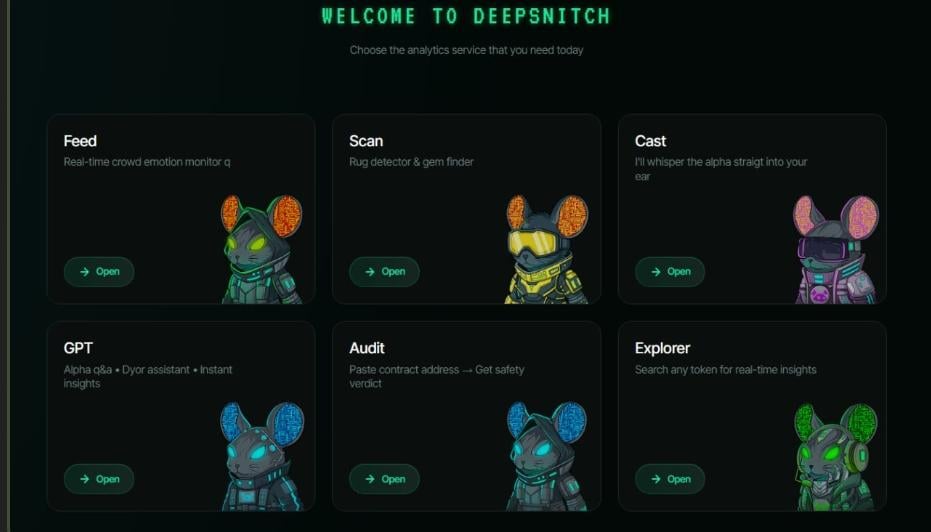This screenshot has width=931, height=532.
Task: Select the Feed card title
Action: [x=80, y=141]
